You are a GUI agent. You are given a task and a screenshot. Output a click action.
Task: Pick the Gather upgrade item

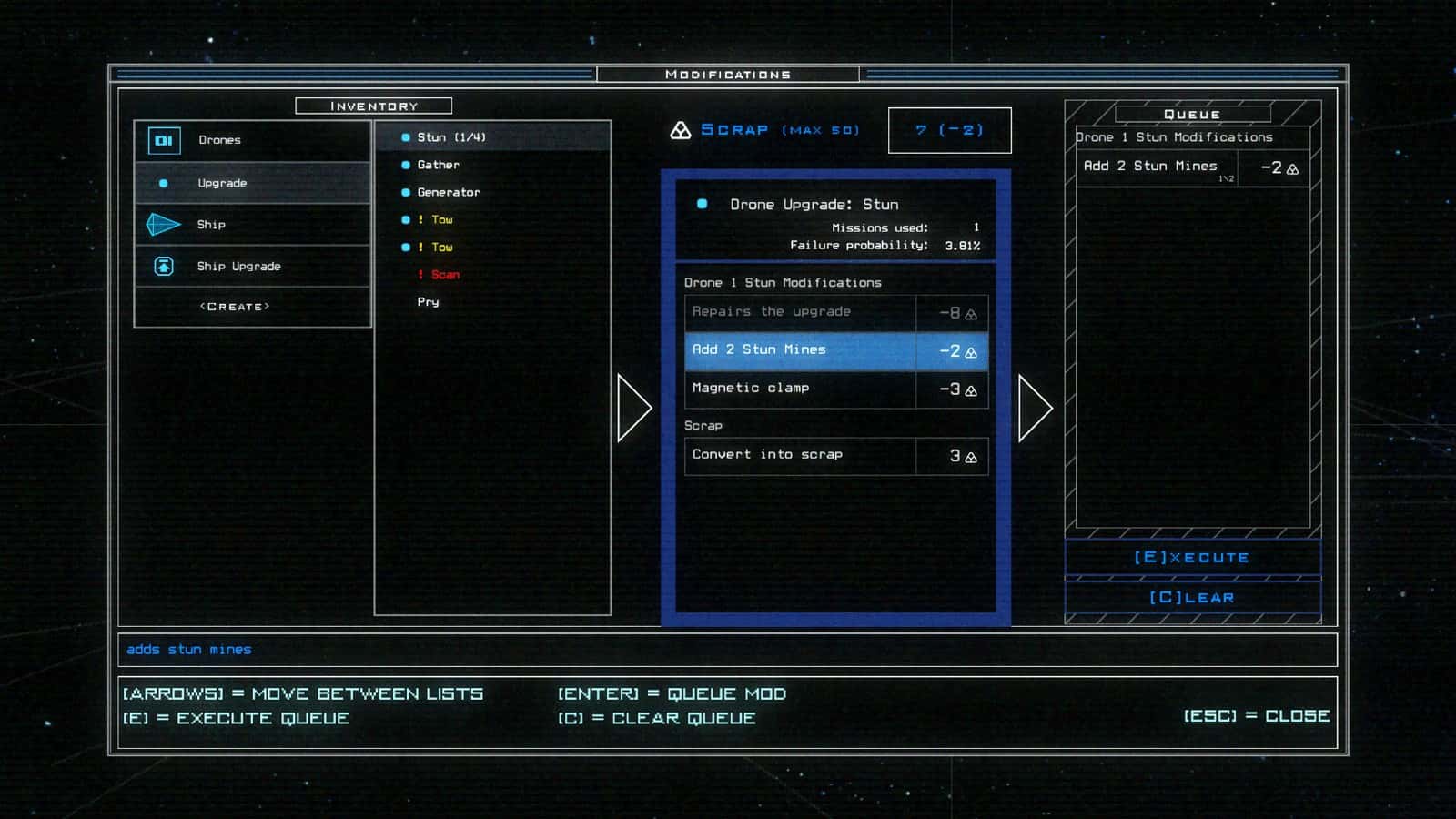(439, 165)
